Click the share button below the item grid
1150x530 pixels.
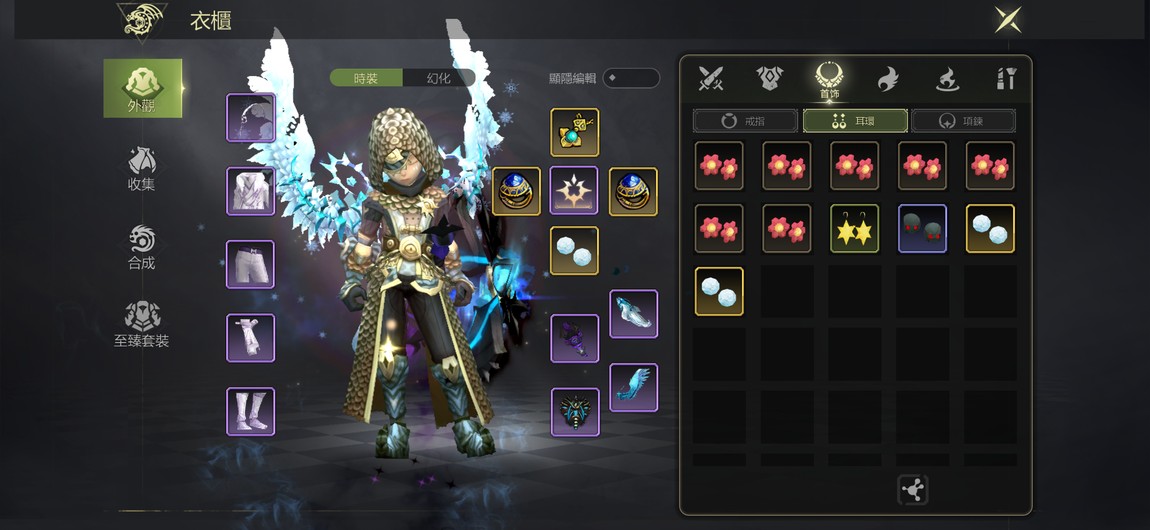[913, 489]
